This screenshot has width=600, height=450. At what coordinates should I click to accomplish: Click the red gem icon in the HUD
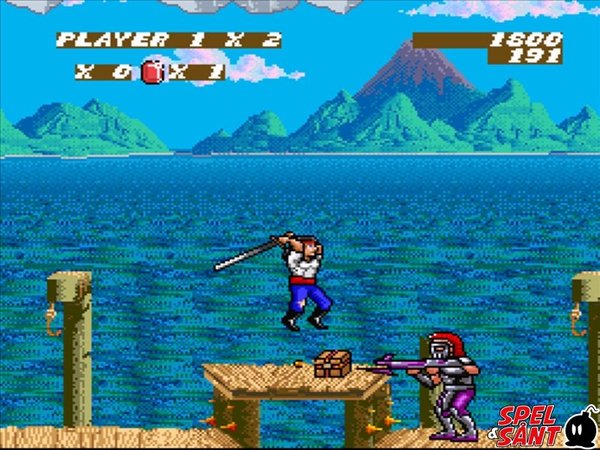152,72
